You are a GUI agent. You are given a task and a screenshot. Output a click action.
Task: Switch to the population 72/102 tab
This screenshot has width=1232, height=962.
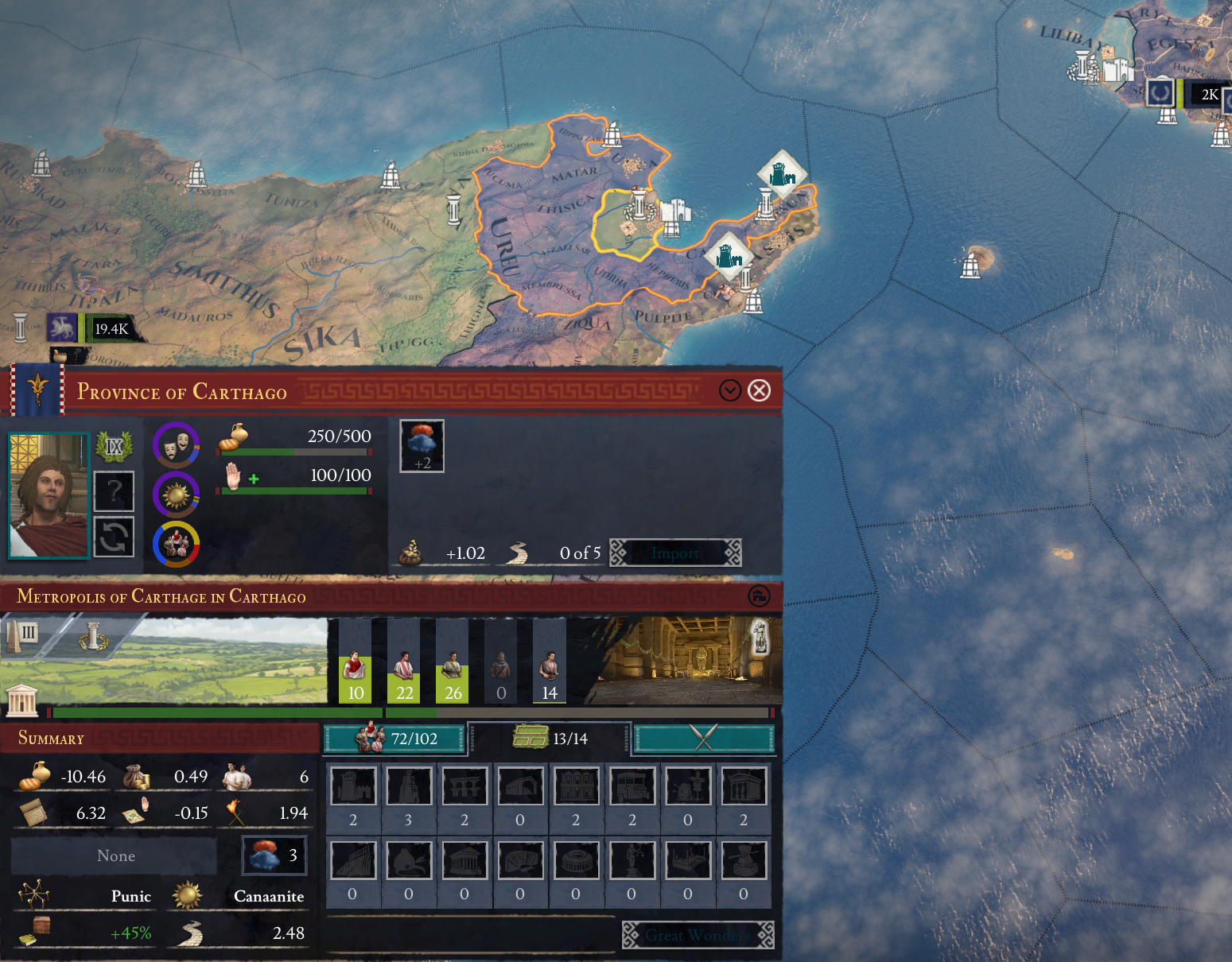(x=394, y=739)
